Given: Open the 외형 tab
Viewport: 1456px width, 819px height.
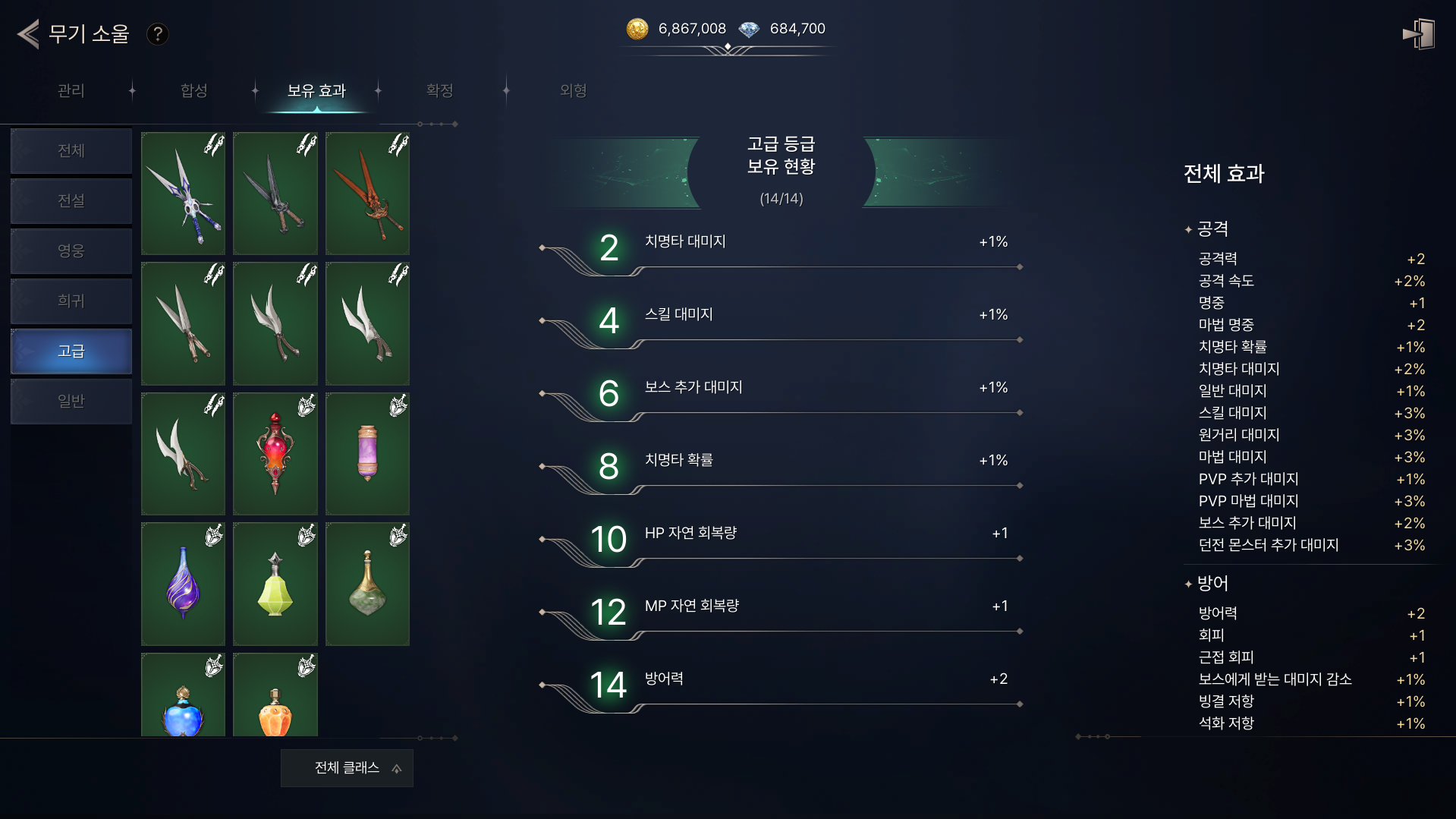Looking at the screenshot, I should (x=574, y=91).
